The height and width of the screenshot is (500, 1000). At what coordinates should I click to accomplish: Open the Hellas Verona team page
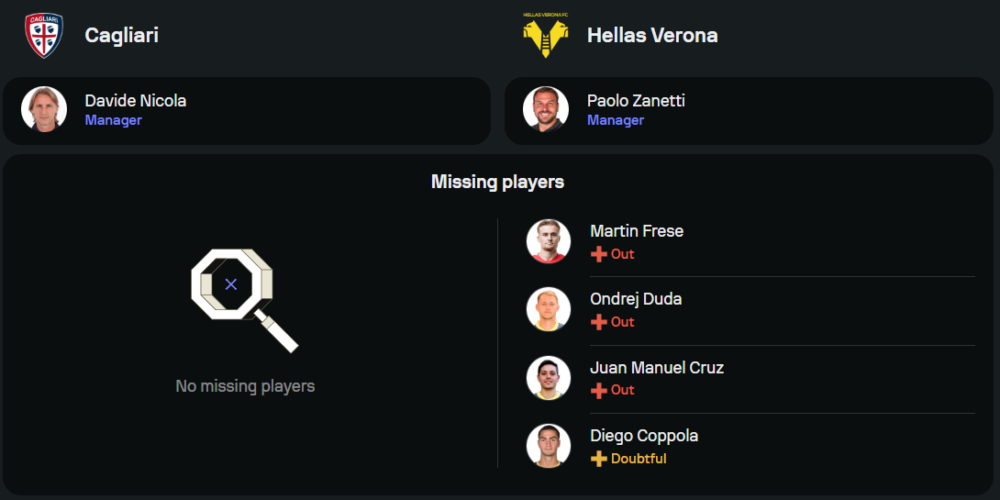652,35
